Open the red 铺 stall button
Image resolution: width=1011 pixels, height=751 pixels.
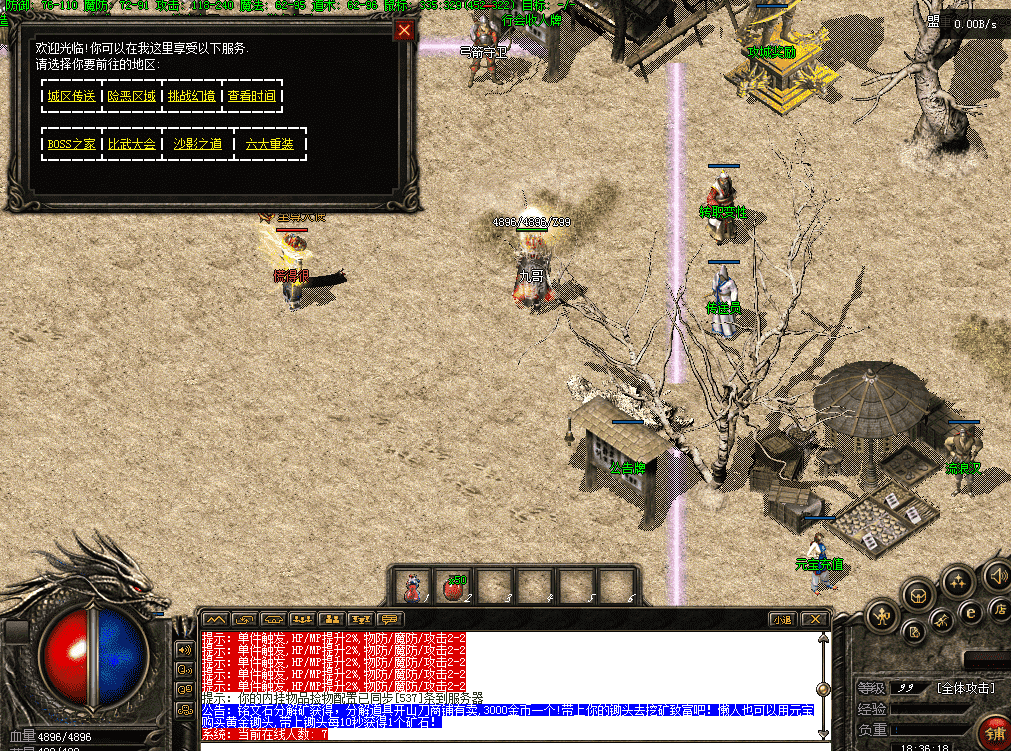[994, 732]
